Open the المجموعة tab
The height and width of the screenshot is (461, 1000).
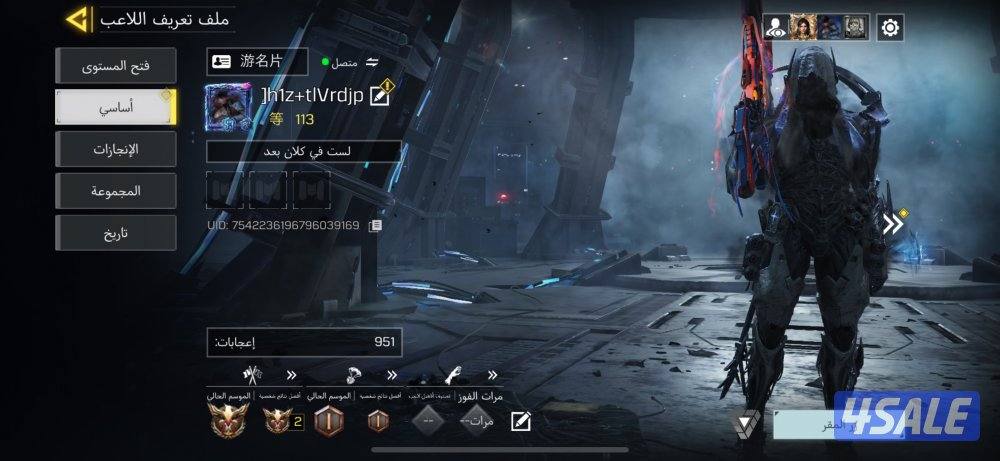point(116,190)
